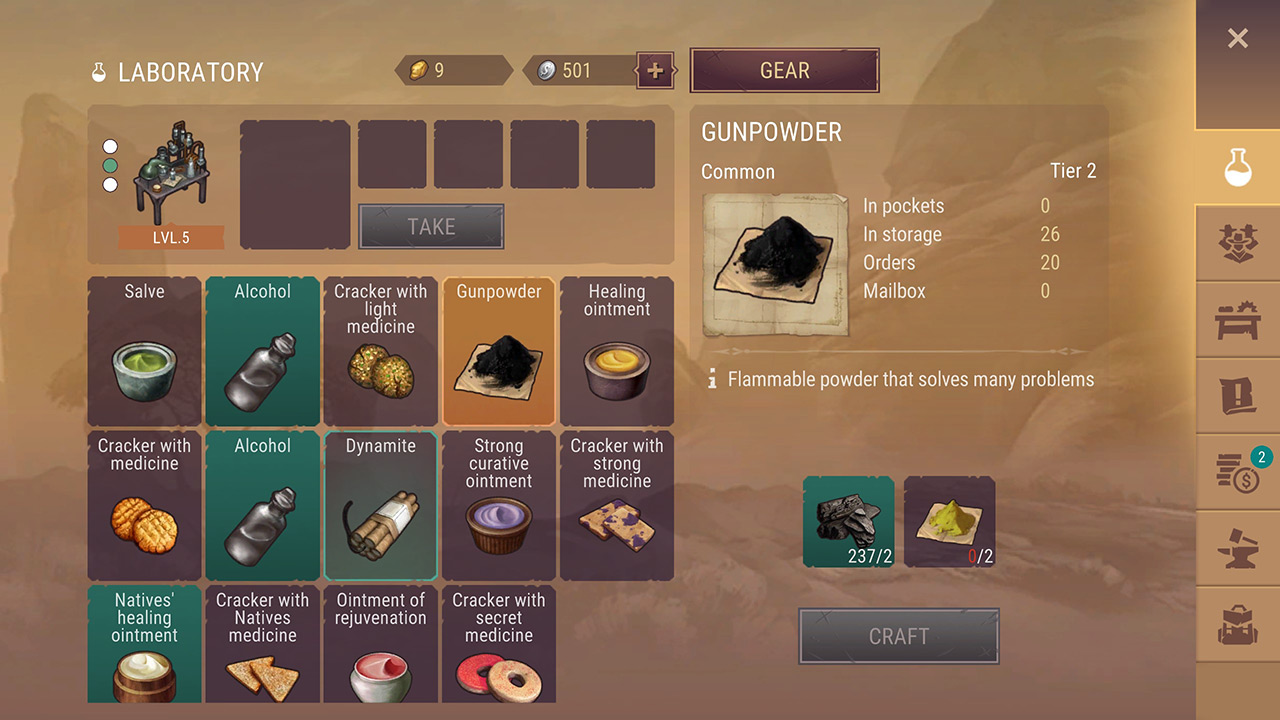Pick the Cracker with strong medicine recipe
The image size is (1280, 720).
(617, 506)
